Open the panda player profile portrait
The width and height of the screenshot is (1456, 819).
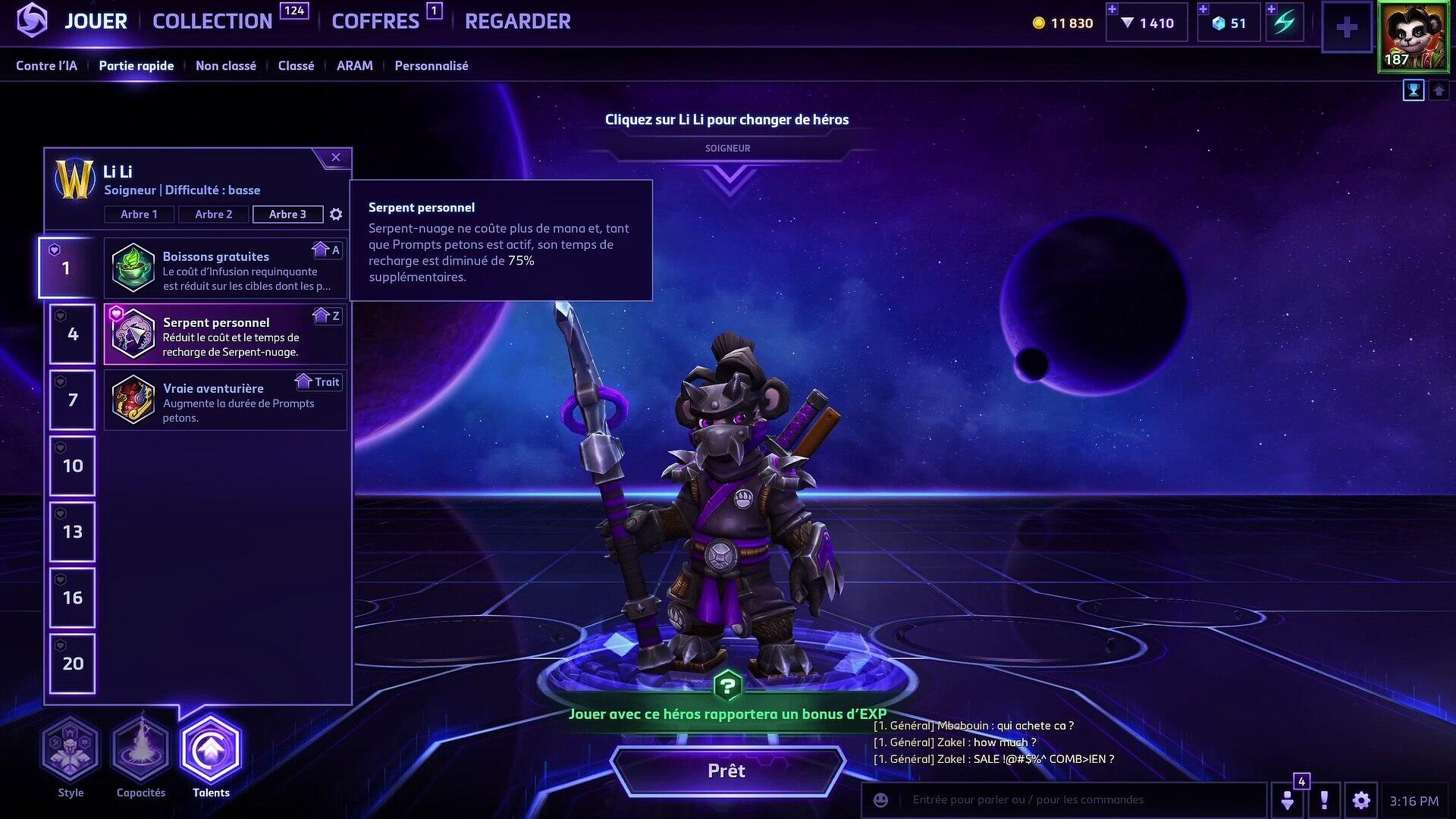coord(1414,36)
